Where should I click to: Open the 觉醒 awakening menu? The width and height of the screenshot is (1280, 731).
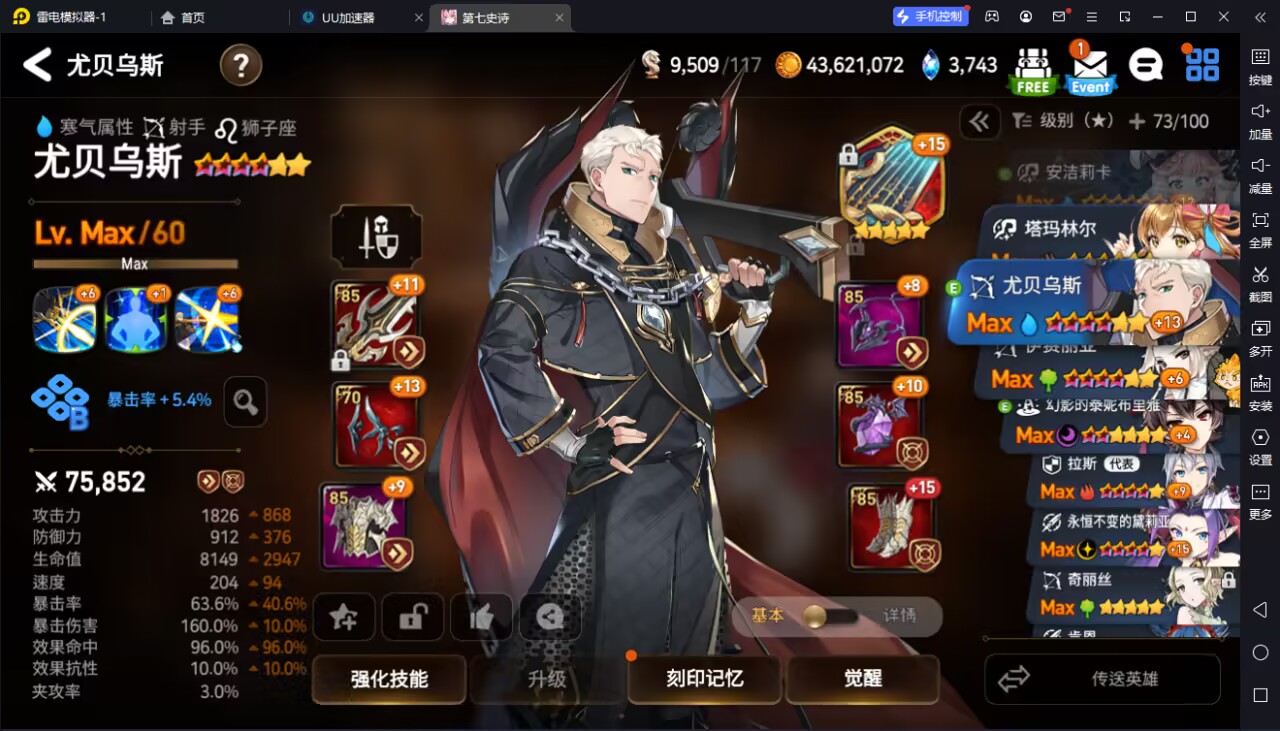(863, 679)
